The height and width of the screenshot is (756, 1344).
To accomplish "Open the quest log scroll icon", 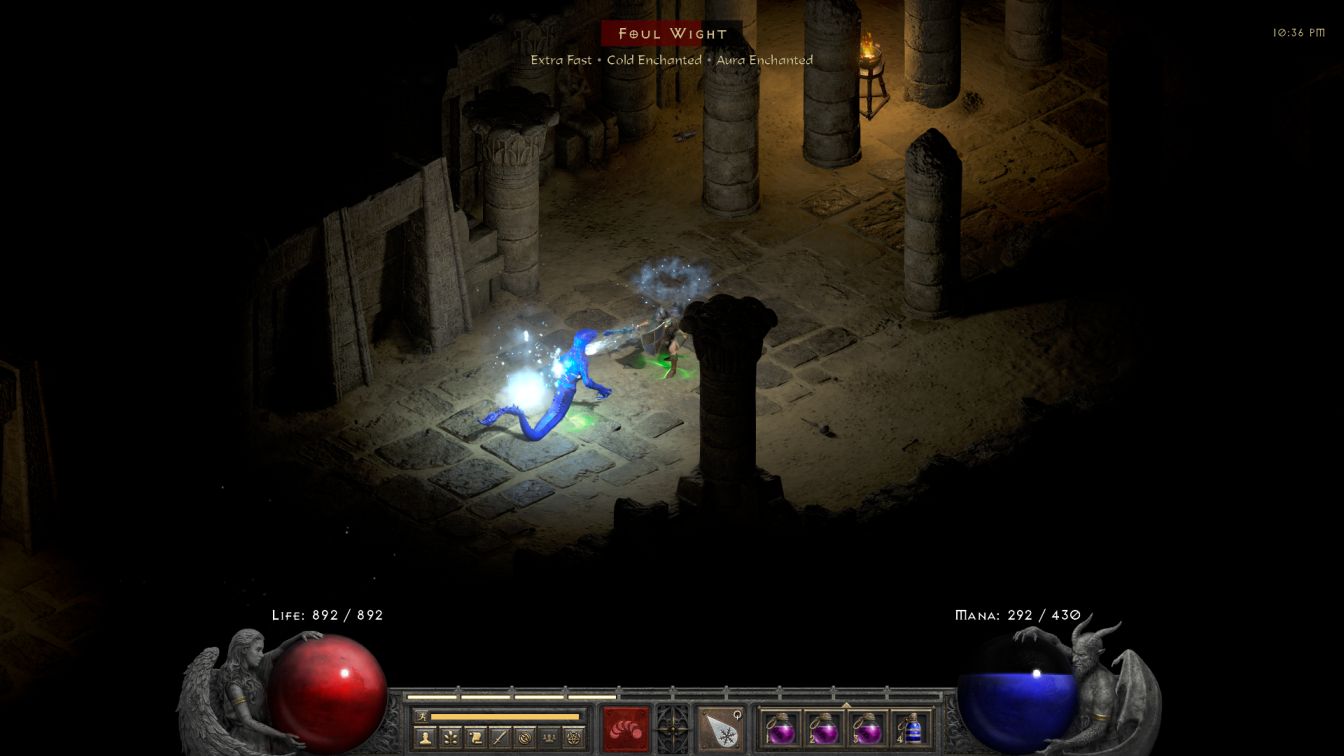I will pyautogui.click(x=475, y=738).
